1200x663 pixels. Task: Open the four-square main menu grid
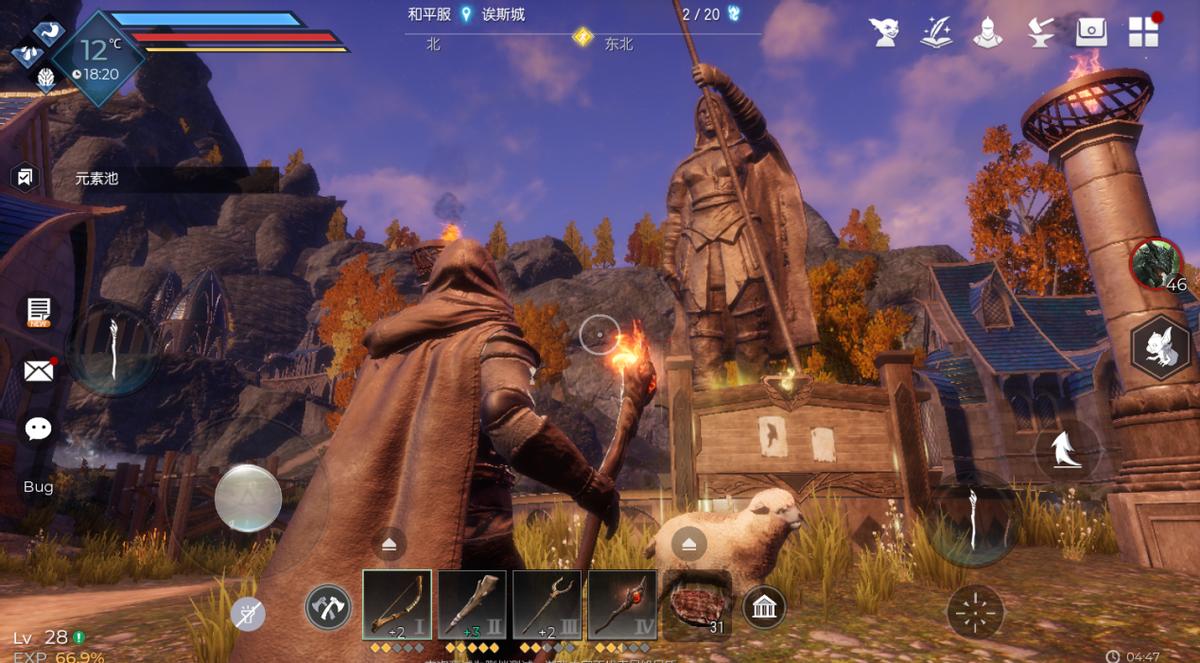tap(1143, 31)
